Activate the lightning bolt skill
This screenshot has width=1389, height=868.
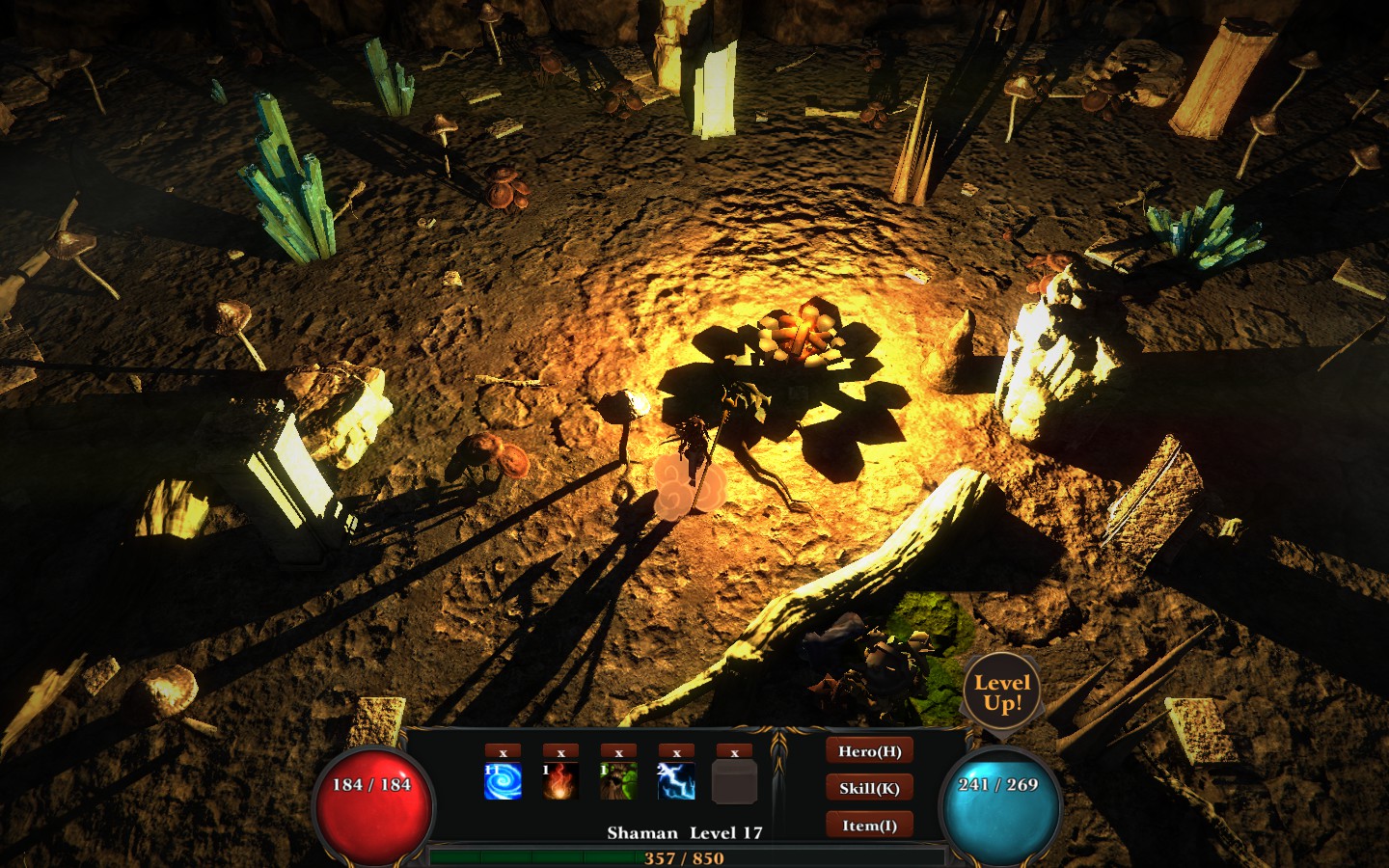tap(676, 781)
